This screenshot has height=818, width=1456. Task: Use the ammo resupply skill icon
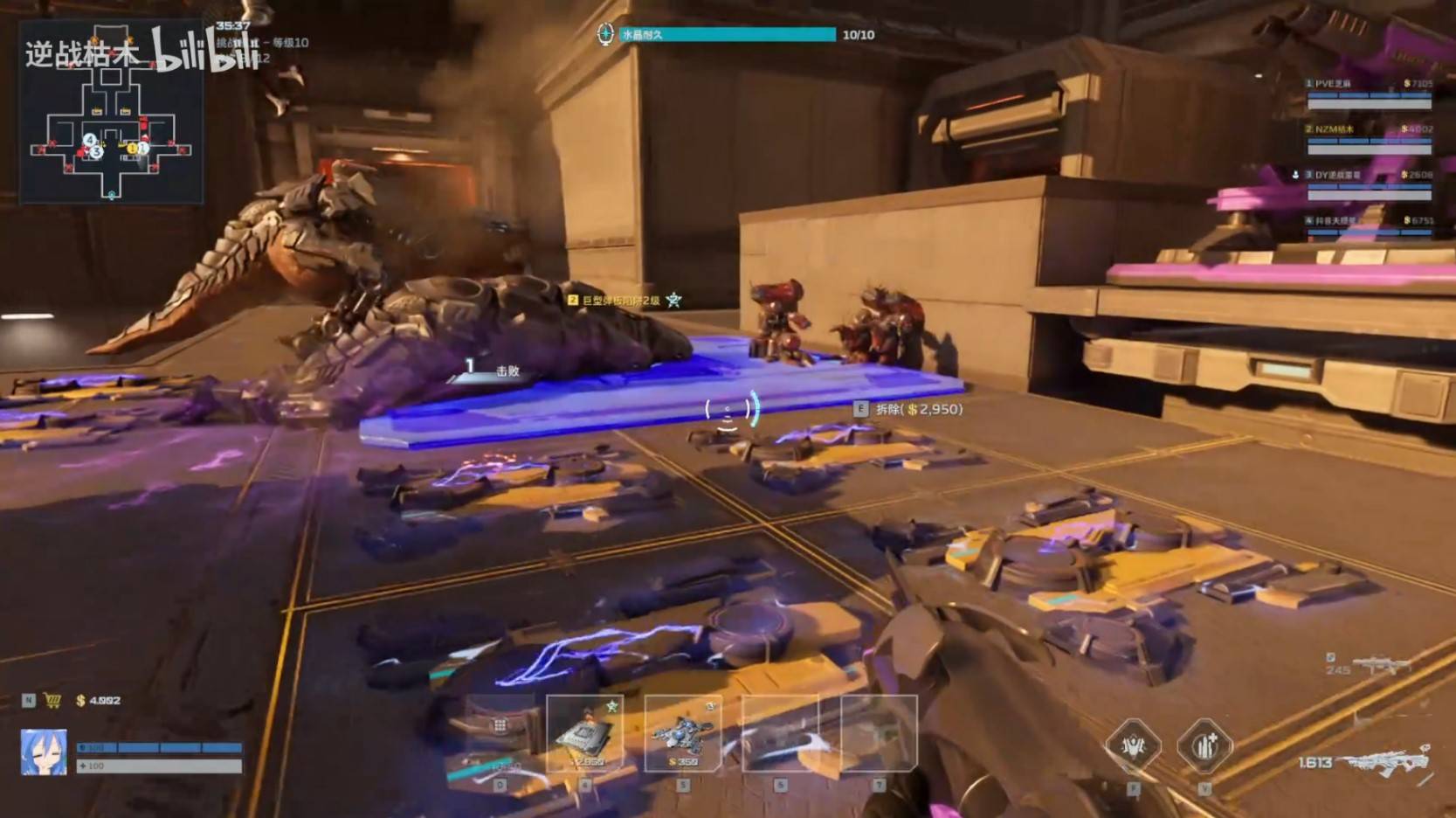point(1204,745)
